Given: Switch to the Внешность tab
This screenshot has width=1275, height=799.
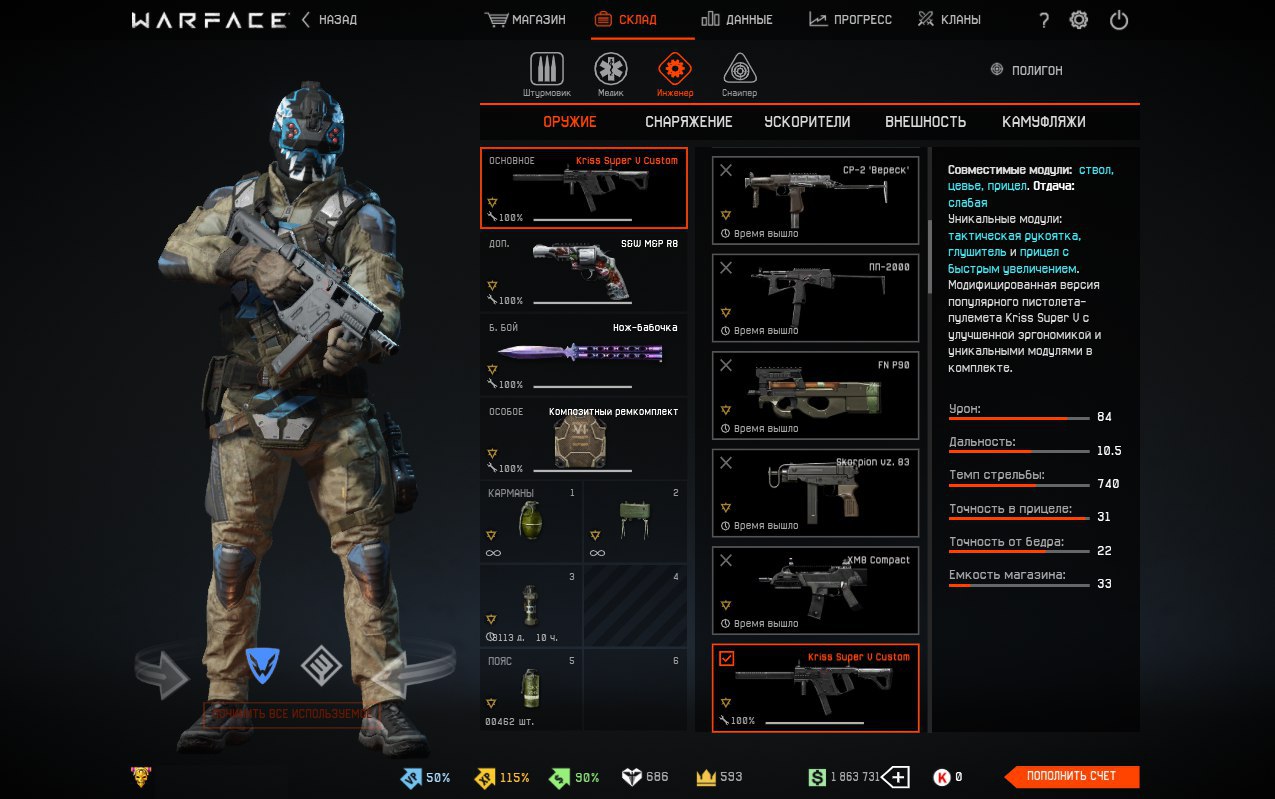Looking at the screenshot, I should pyautogui.click(x=925, y=122).
